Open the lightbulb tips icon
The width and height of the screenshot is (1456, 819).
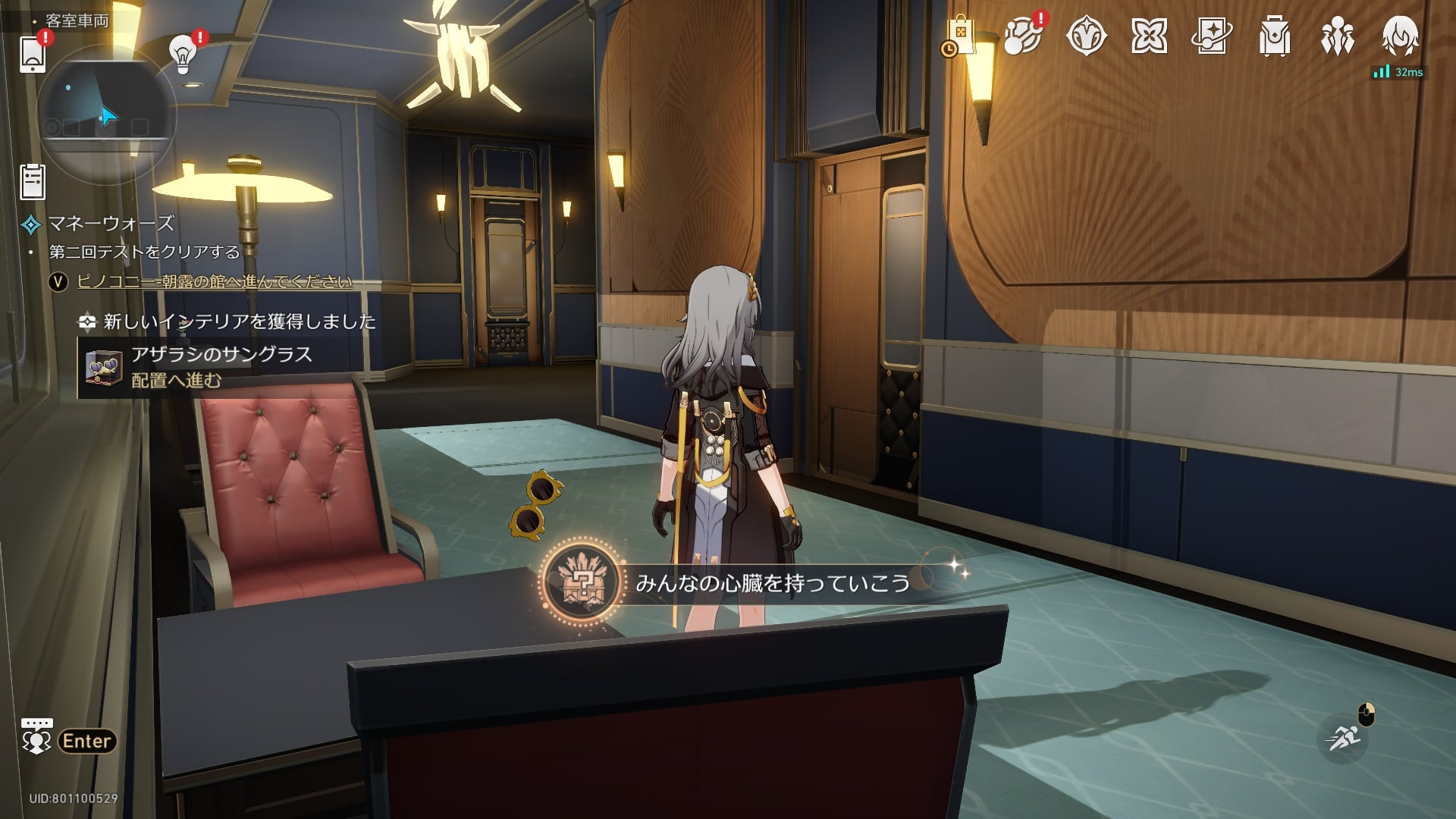182,55
